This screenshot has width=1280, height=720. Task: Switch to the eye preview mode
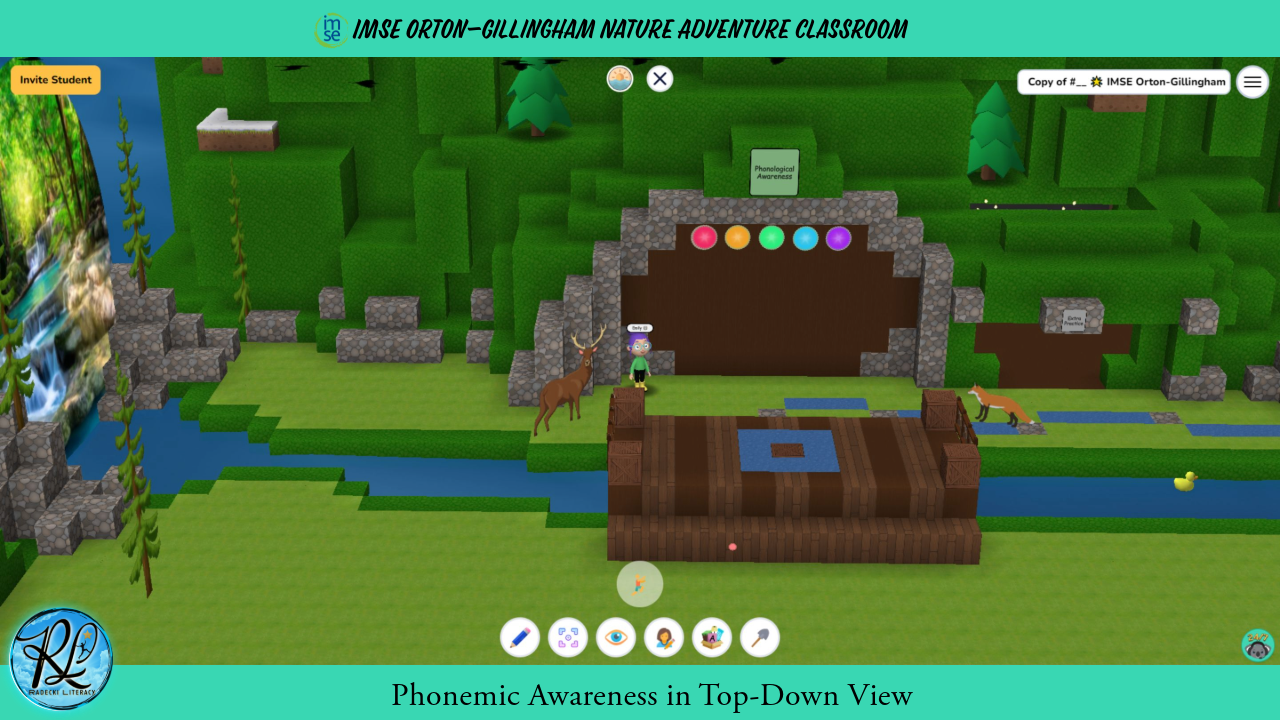616,637
